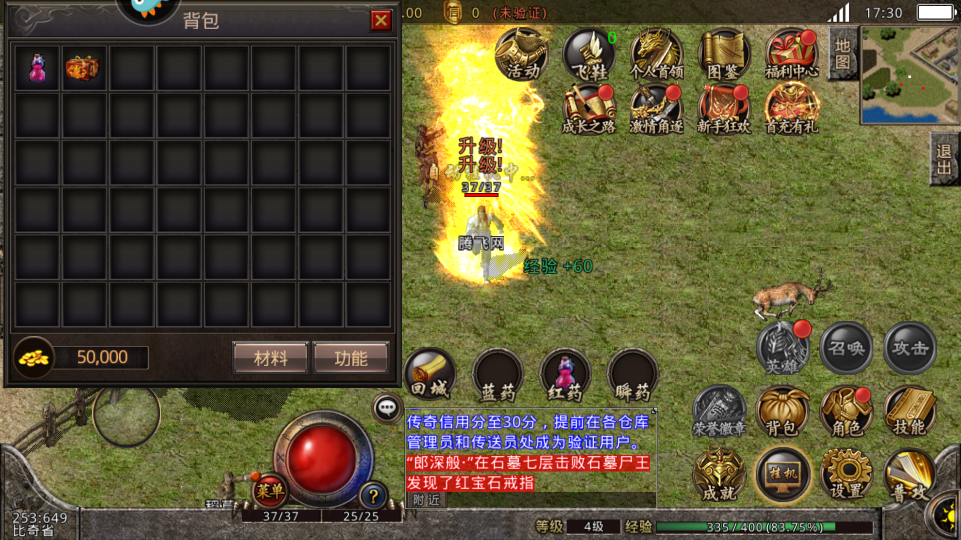Viewport: 961px width, 540px height.
Task: Open the 图鉴 codex scroll icon
Action: pos(724,53)
